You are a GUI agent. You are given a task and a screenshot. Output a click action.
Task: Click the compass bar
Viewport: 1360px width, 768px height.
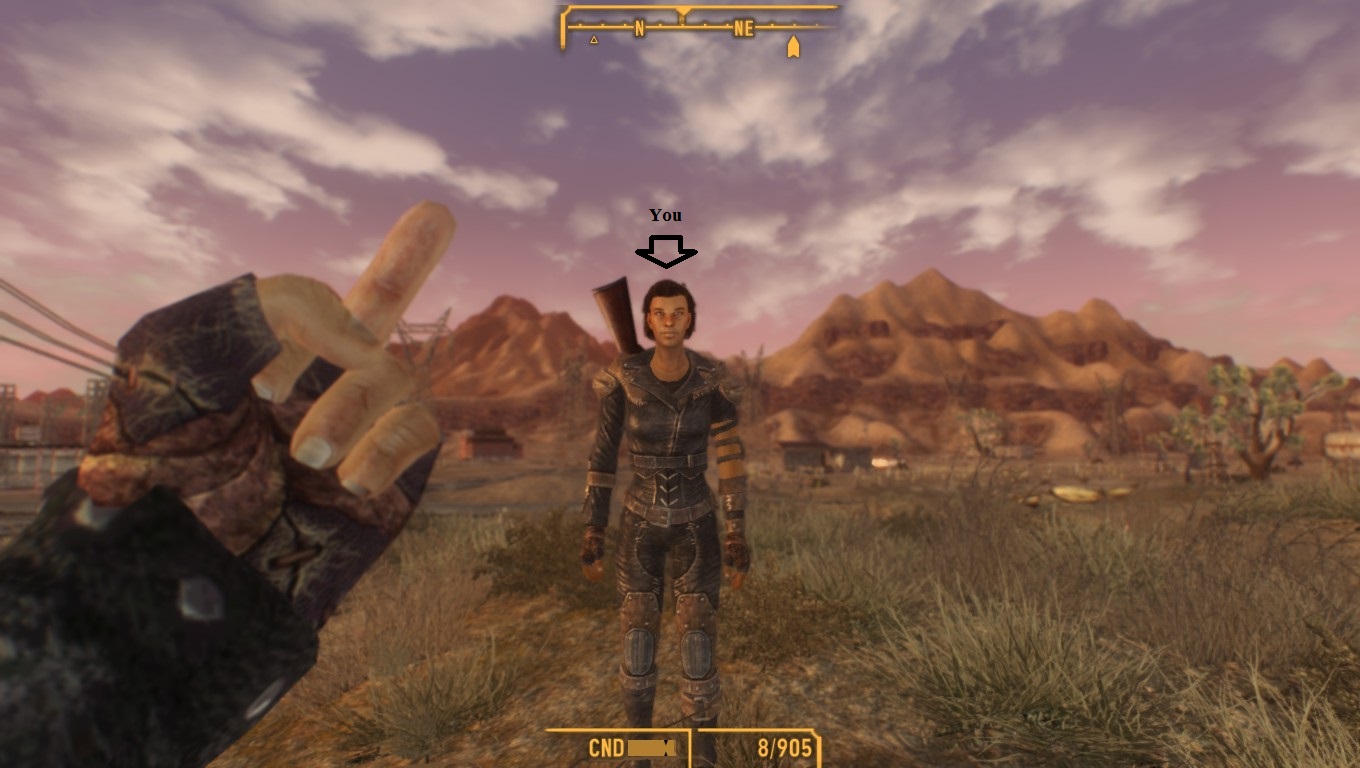pyautogui.click(x=699, y=27)
